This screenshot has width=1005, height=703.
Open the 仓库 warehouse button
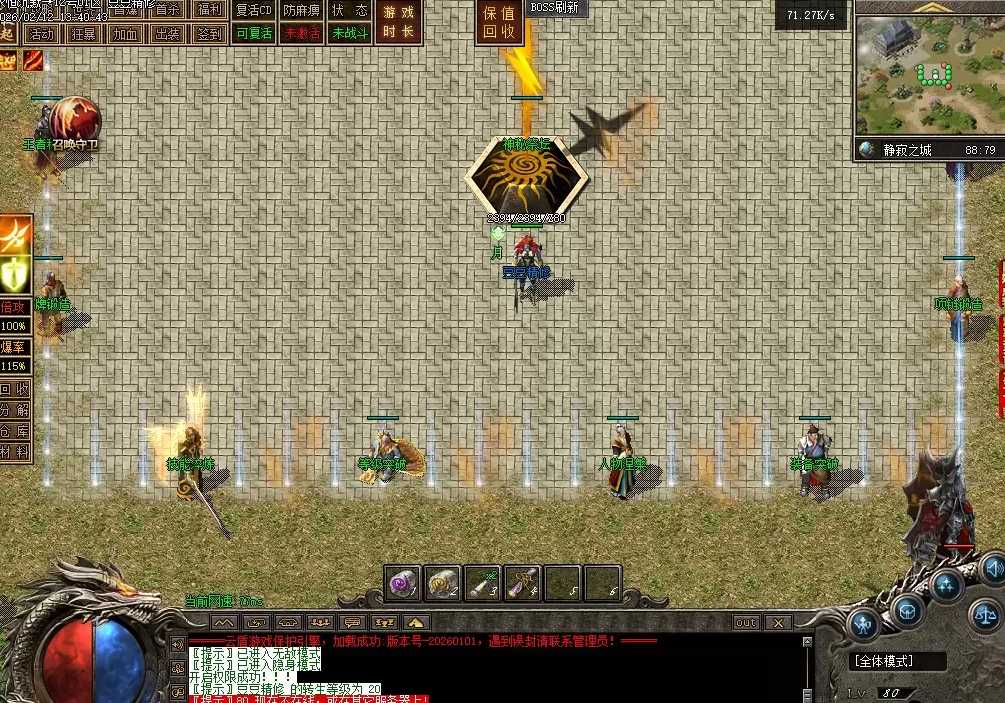point(15,432)
